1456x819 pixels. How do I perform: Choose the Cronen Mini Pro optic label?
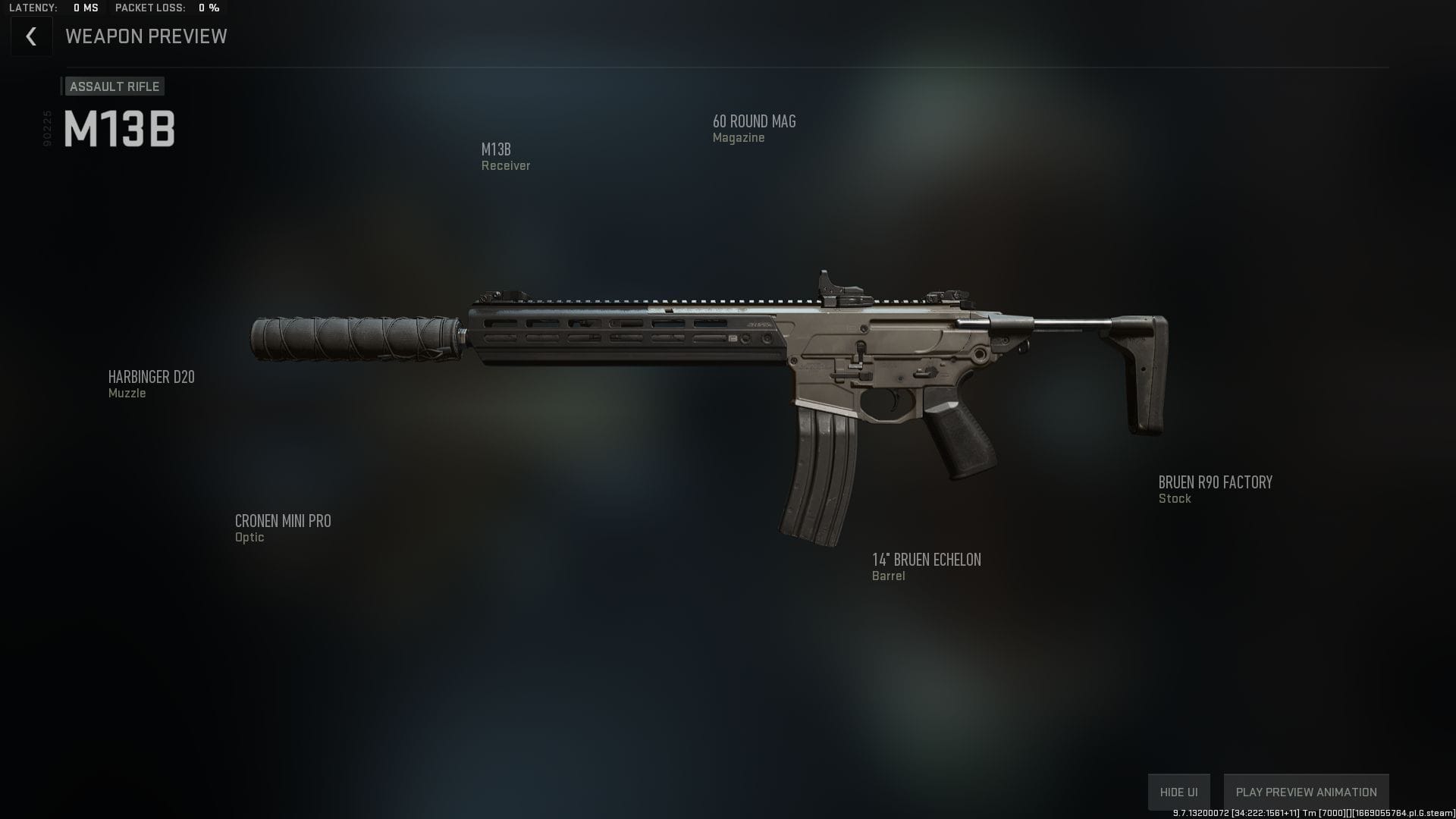(282, 527)
